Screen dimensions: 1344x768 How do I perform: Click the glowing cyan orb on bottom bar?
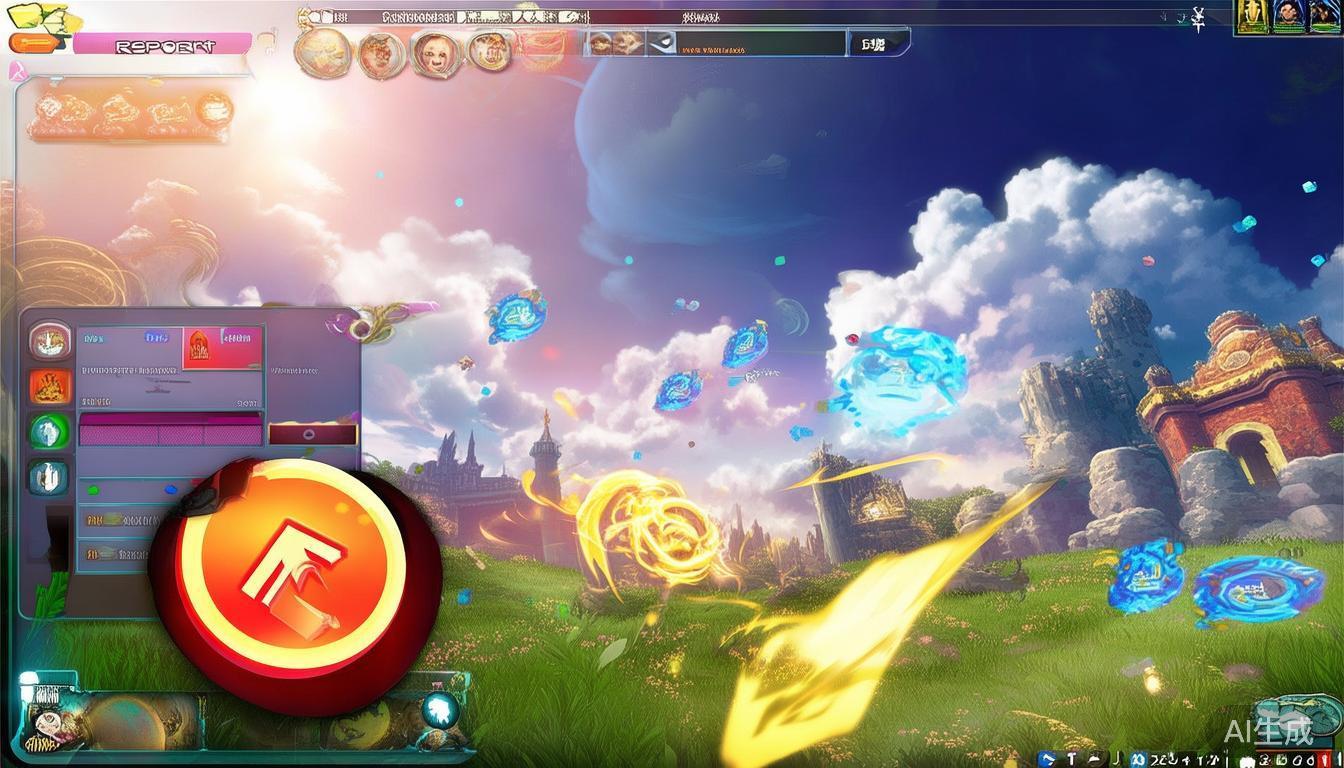(439, 710)
